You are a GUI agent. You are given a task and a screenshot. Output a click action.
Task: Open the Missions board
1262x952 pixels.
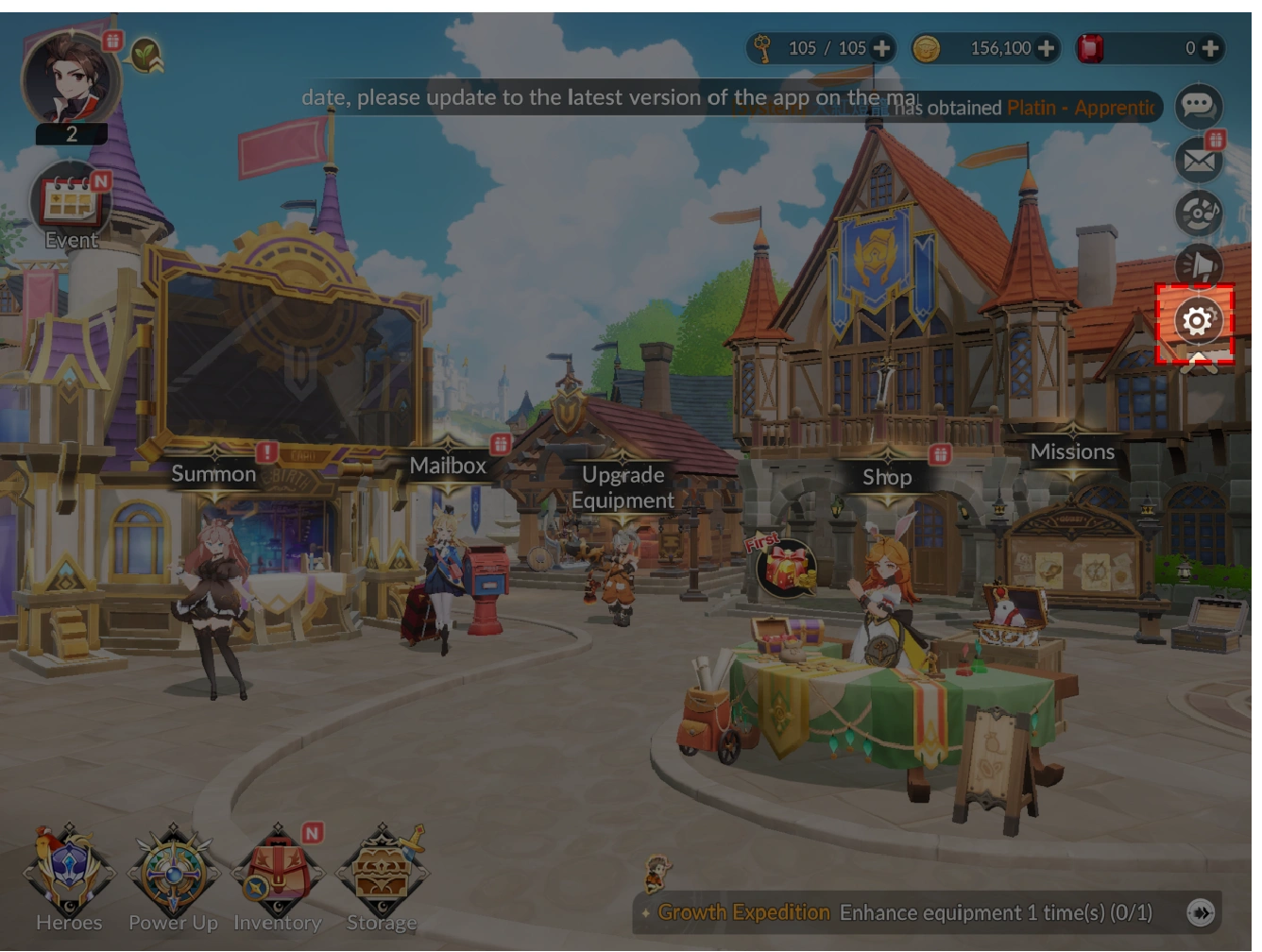coord(1072,451)
